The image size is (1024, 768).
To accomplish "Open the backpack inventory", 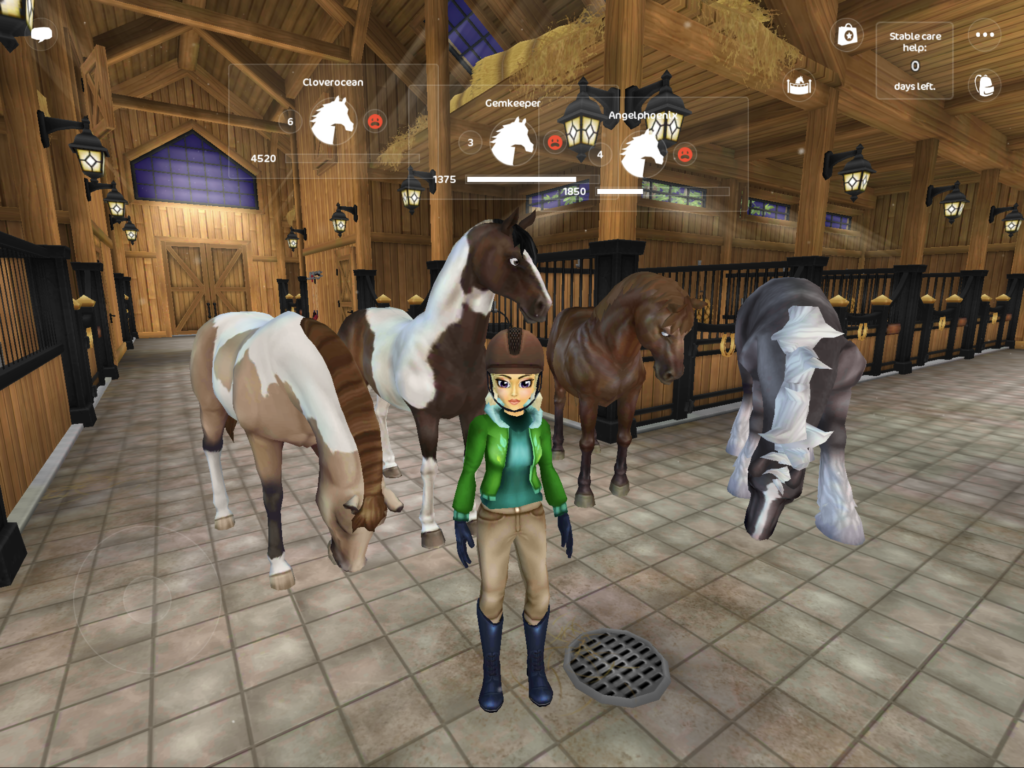I will (985, 85).
